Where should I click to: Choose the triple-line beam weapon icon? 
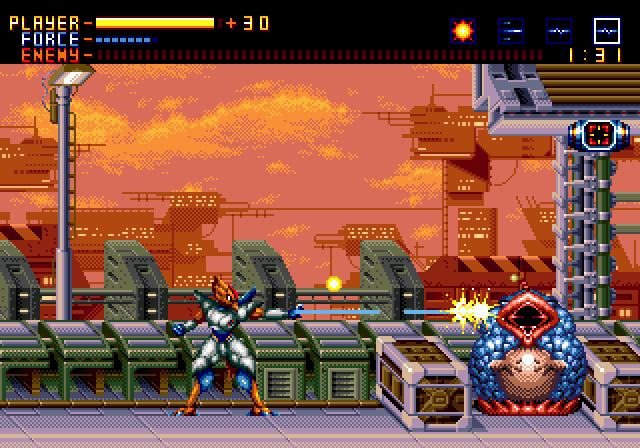click(510, 30)
